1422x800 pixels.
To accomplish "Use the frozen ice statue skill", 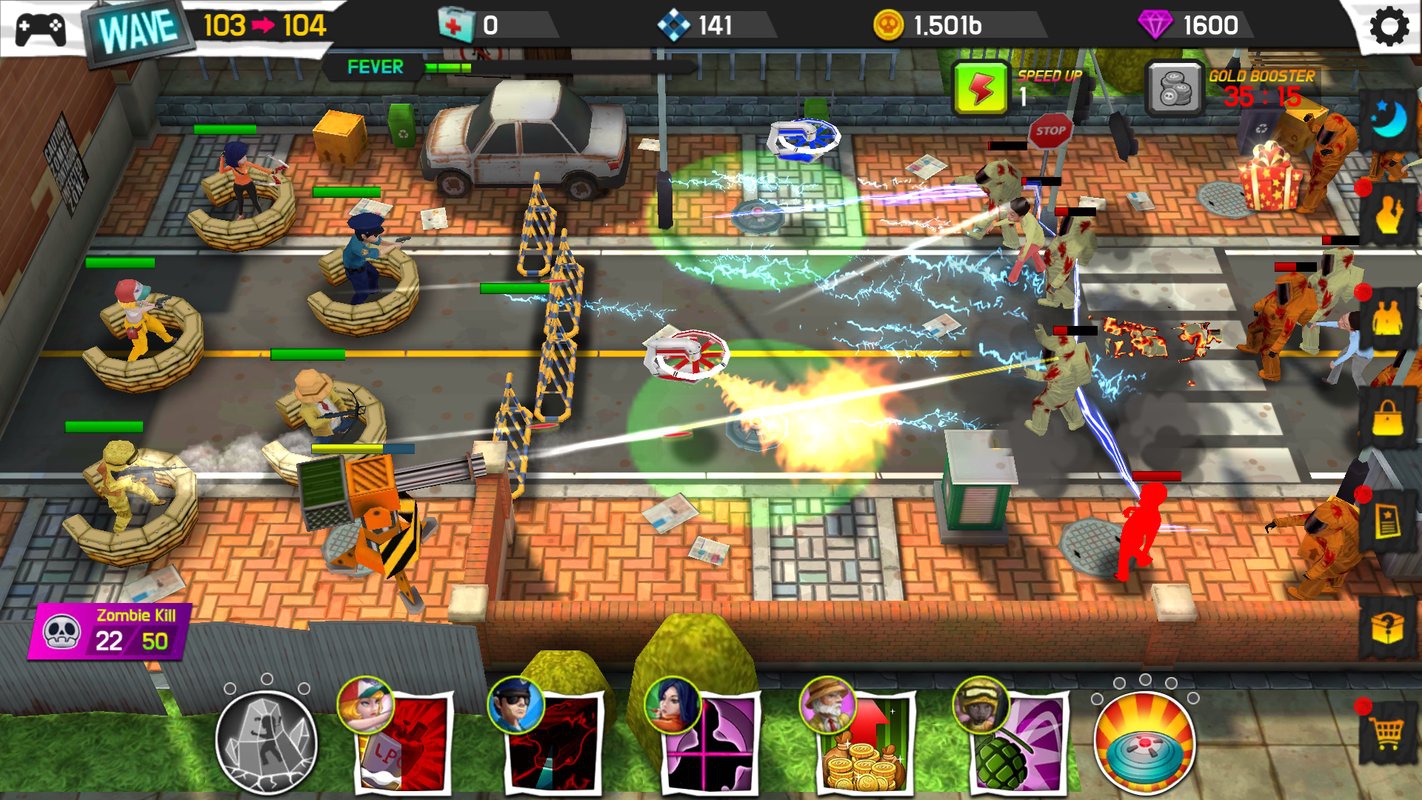I will click(266, 741).
